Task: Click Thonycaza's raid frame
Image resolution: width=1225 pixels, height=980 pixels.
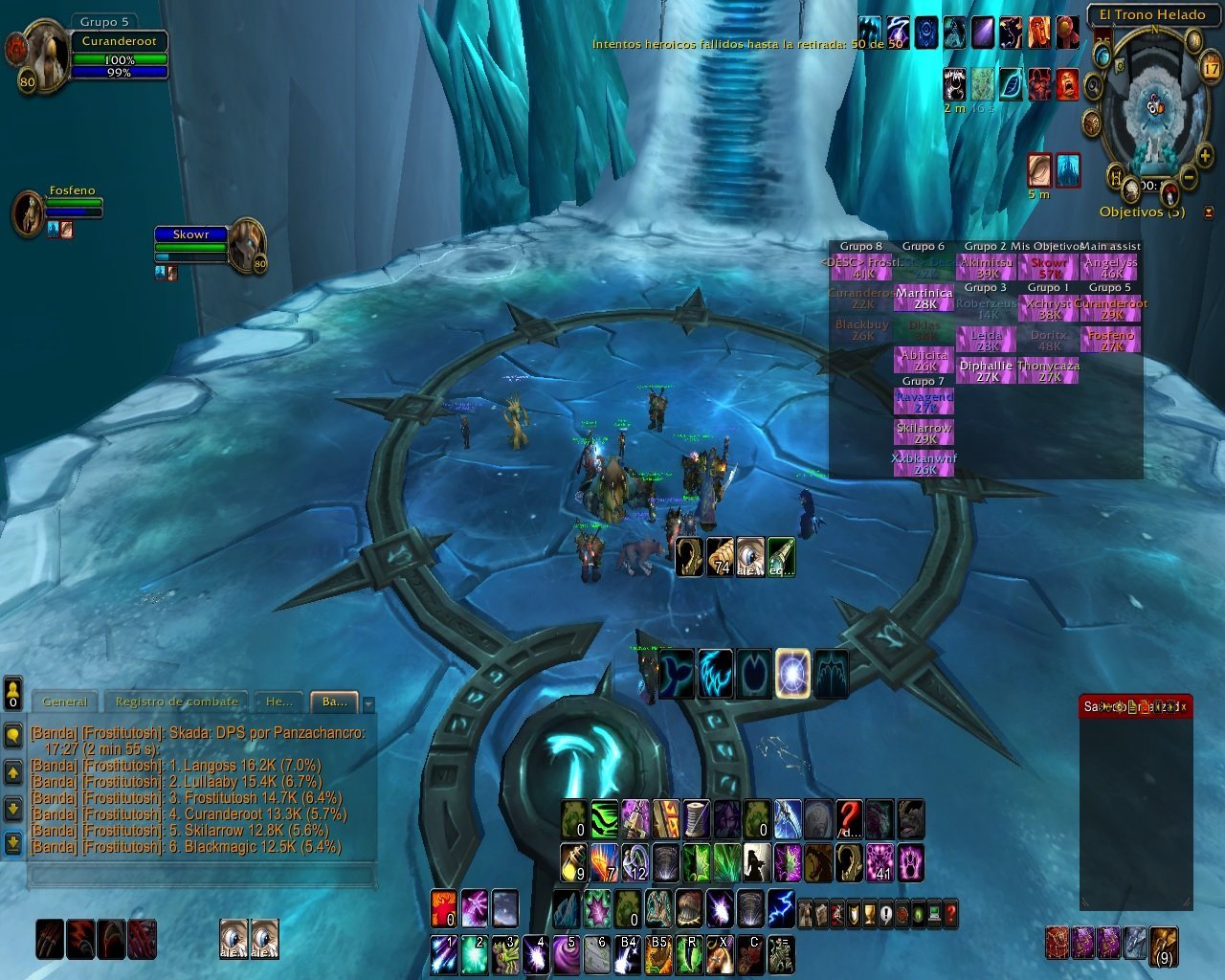Action: pos(1049,371)
